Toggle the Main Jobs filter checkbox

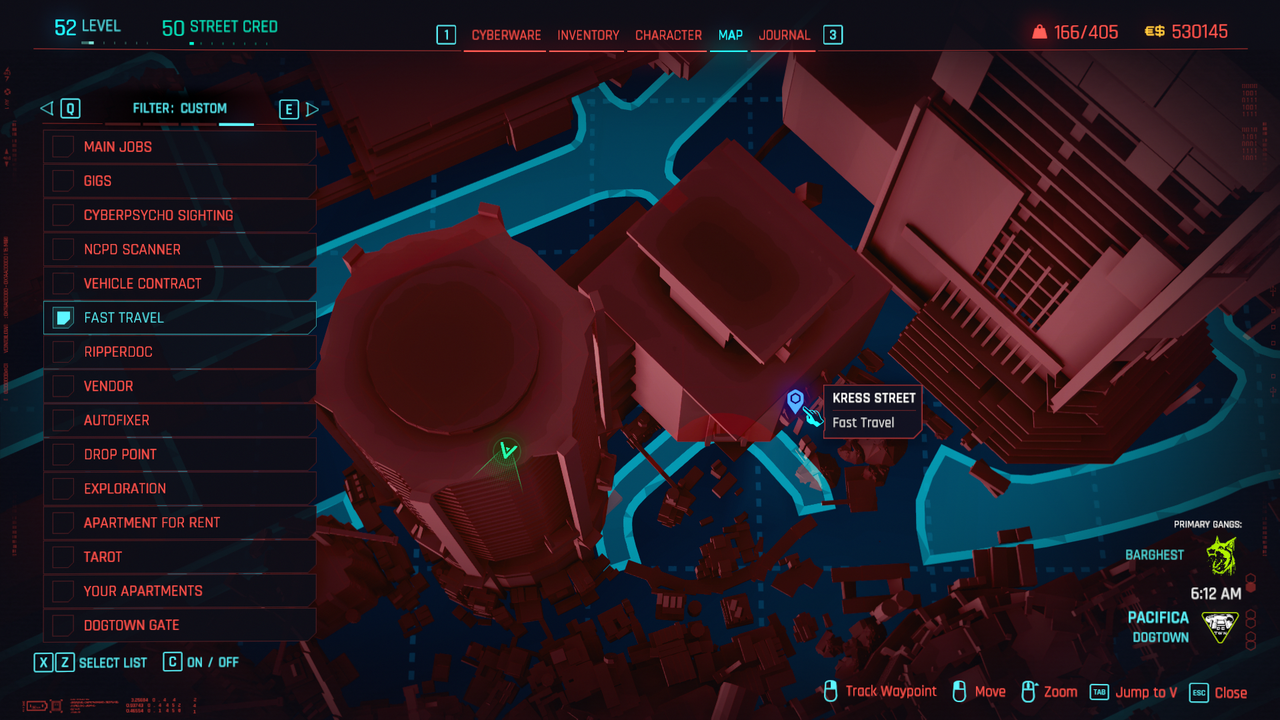(x=63, y=147)
